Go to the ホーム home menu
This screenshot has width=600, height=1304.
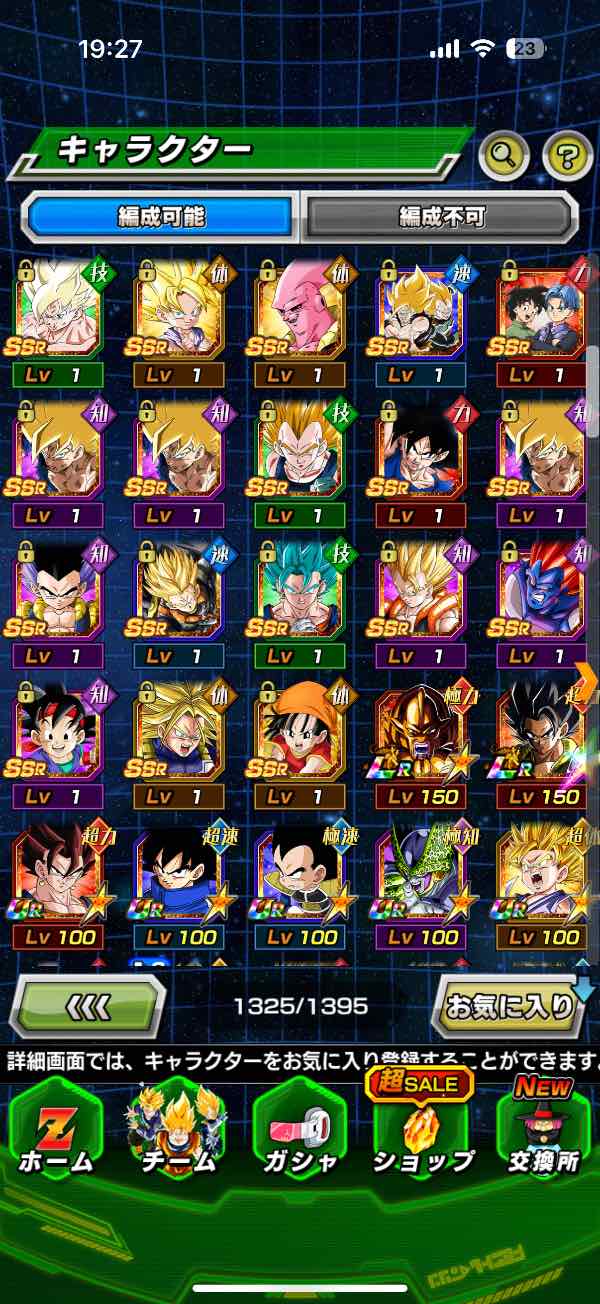point(56,1133)
